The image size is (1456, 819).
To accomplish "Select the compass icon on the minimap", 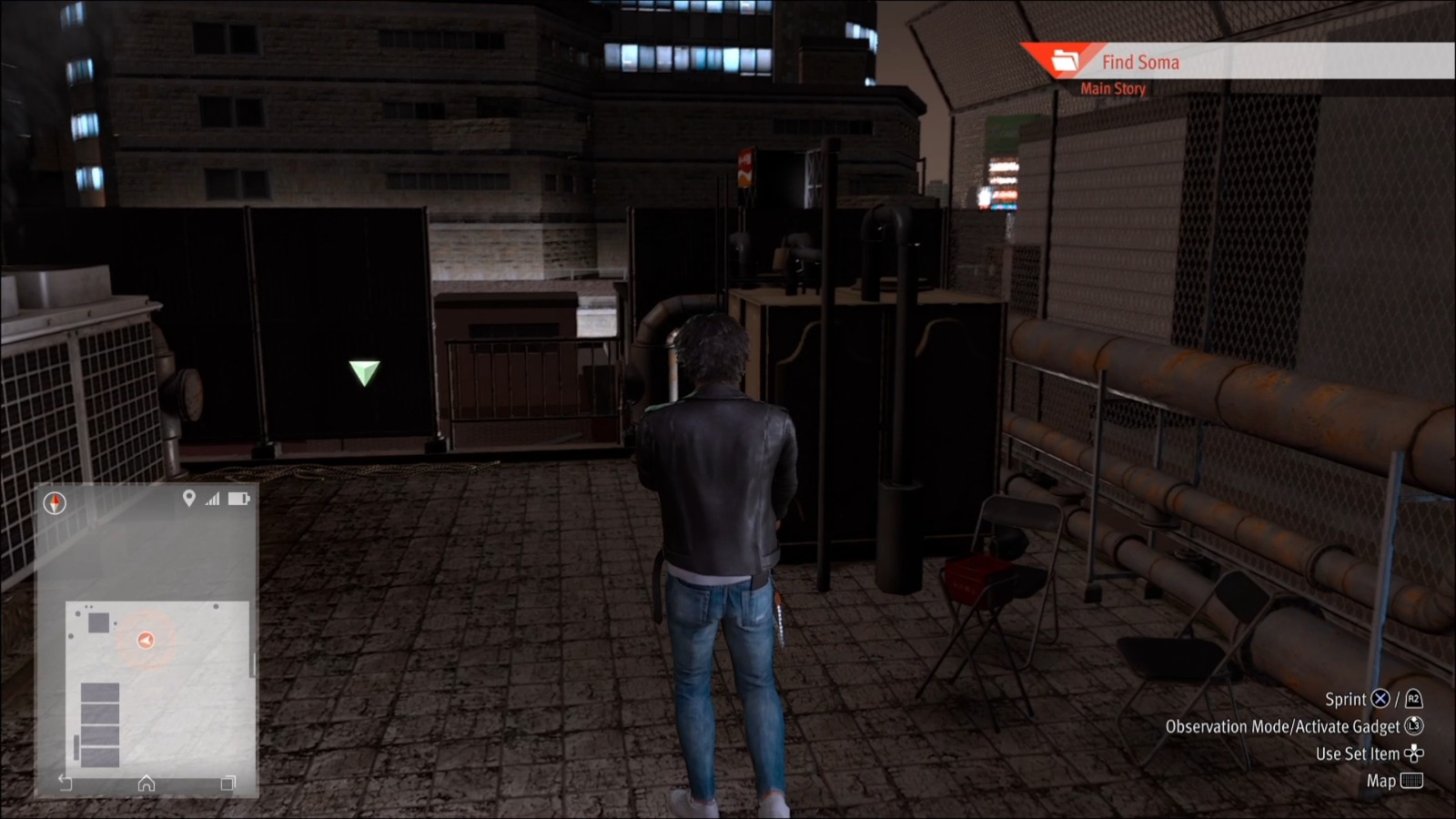I will [x=55, y=502].
